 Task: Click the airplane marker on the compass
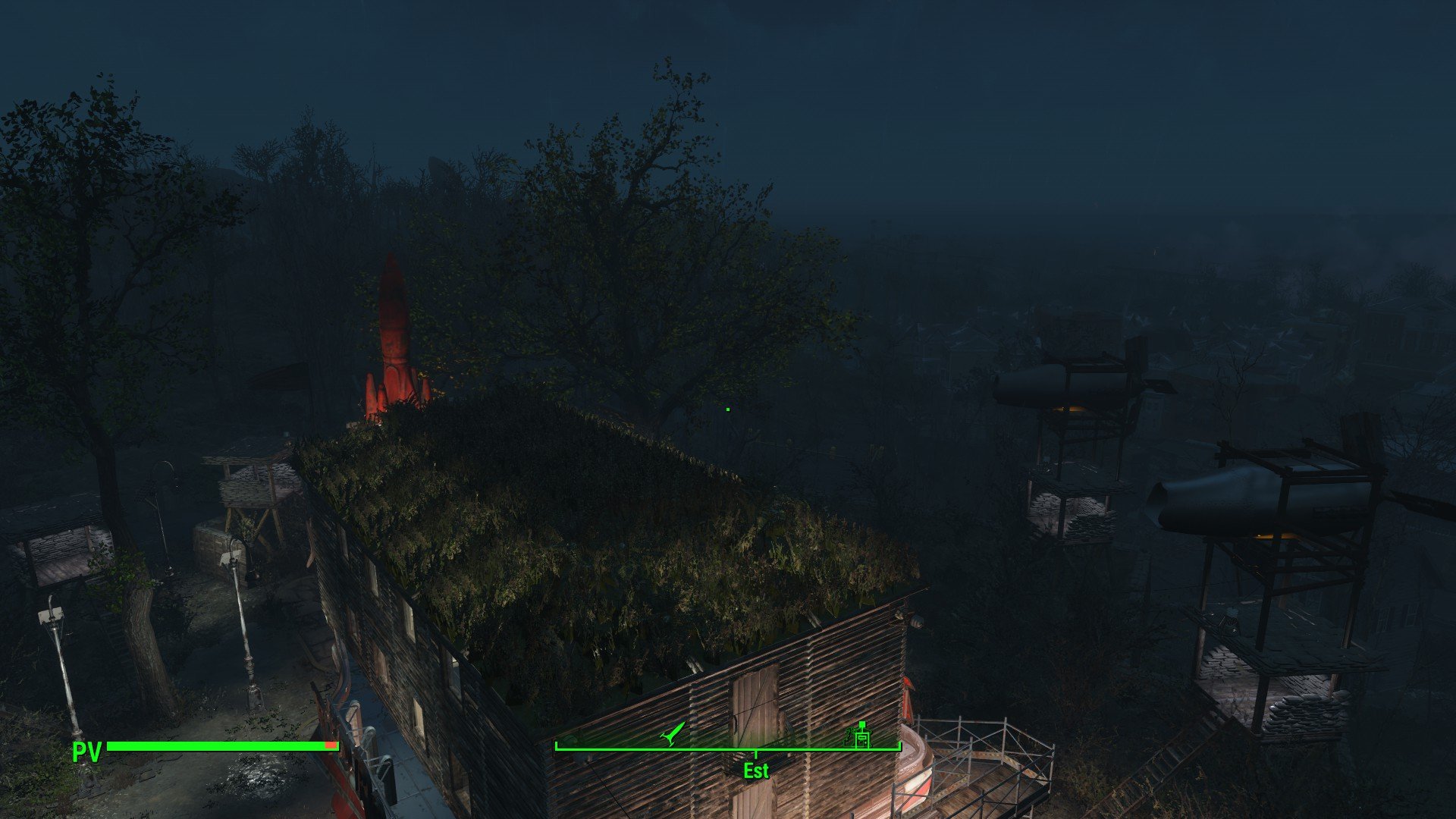coord(672,733)
